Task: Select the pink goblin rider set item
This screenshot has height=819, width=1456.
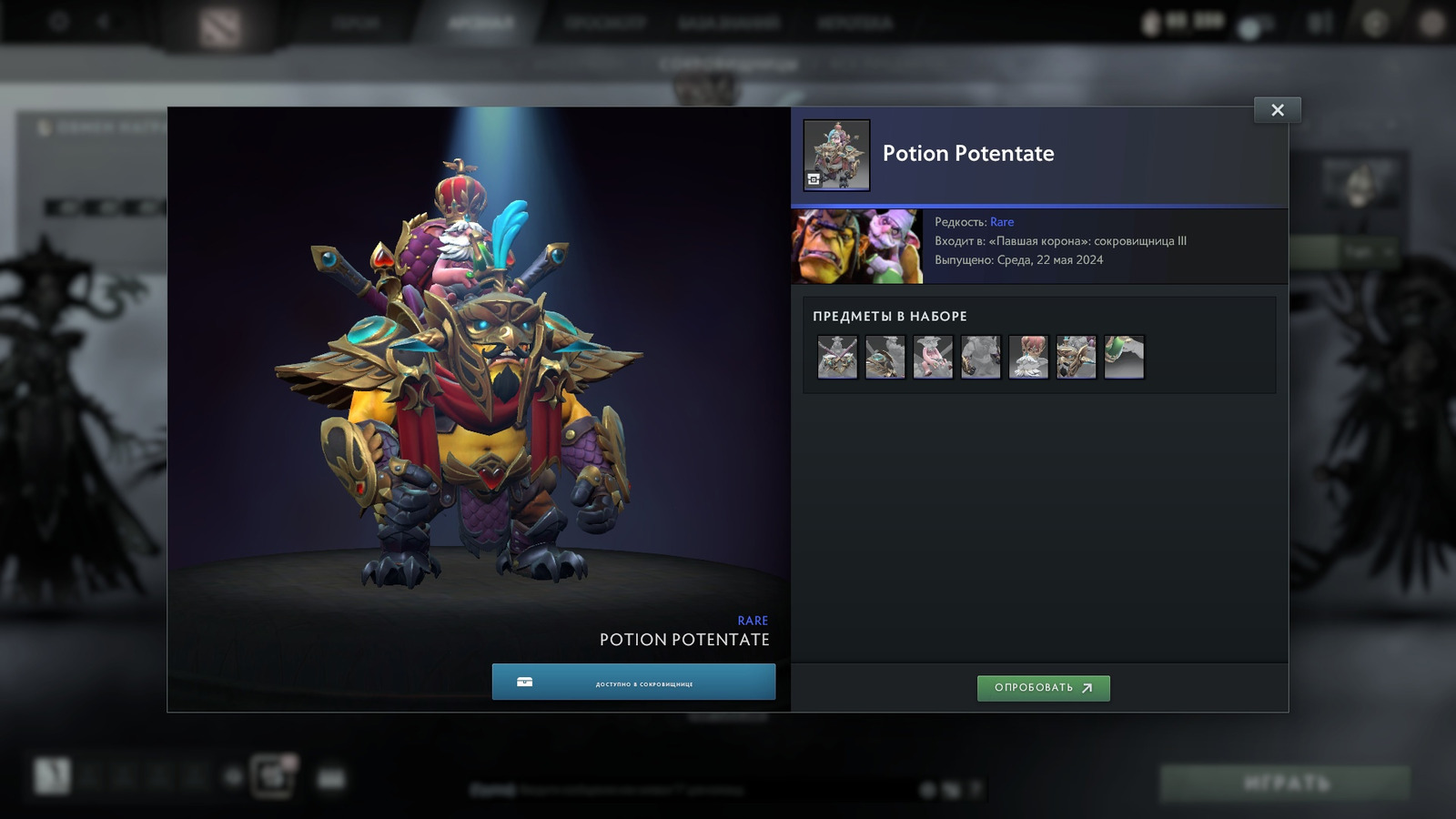Action: [933, 357]
